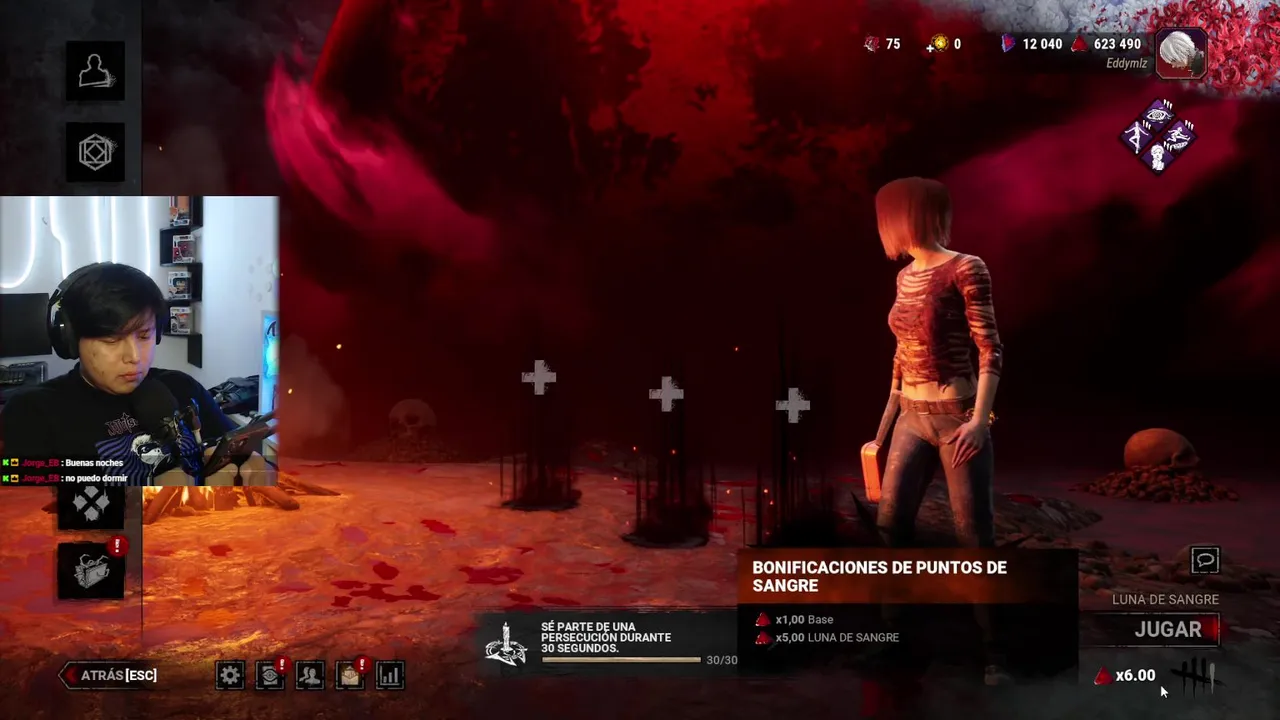Open the chat speech bubble
1280x720 pixels.
pyautogui.click(x=1205, y=560)
